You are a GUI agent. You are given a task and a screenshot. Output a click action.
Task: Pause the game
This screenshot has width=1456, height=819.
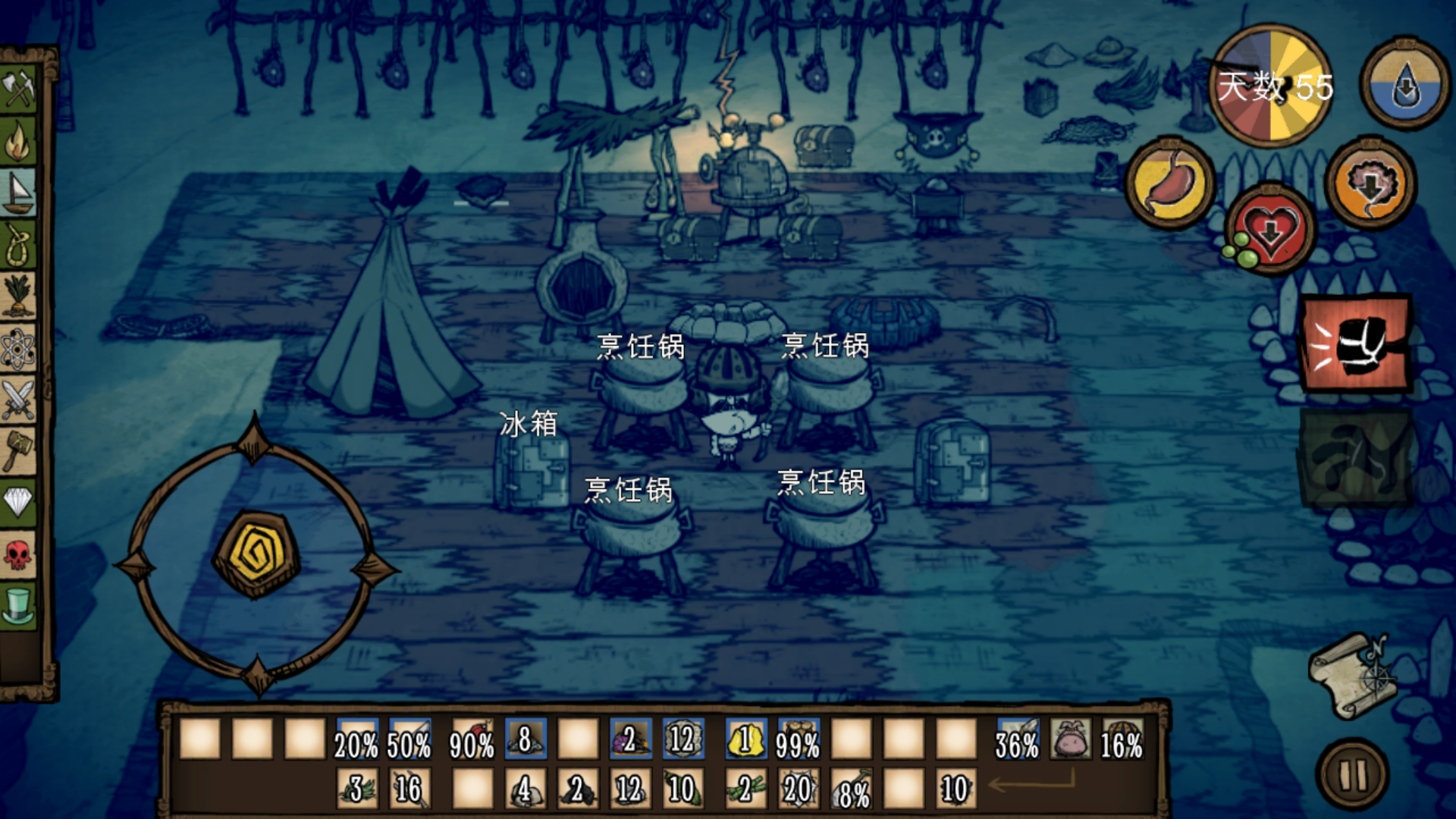(x=1354, y=775)
